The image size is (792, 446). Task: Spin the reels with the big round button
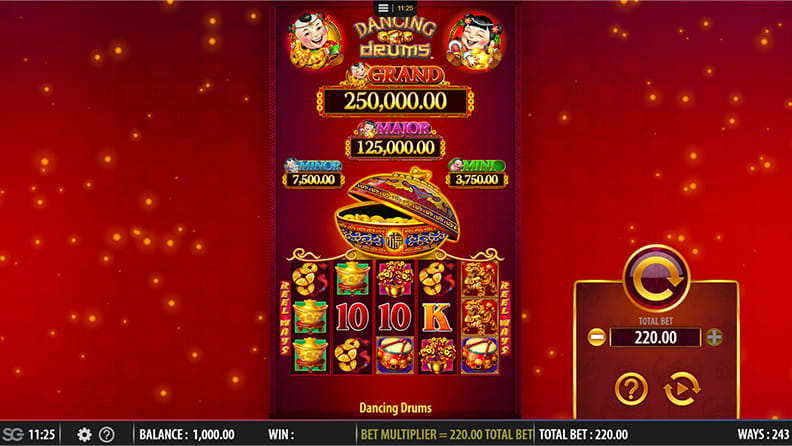tap(656, 276)
